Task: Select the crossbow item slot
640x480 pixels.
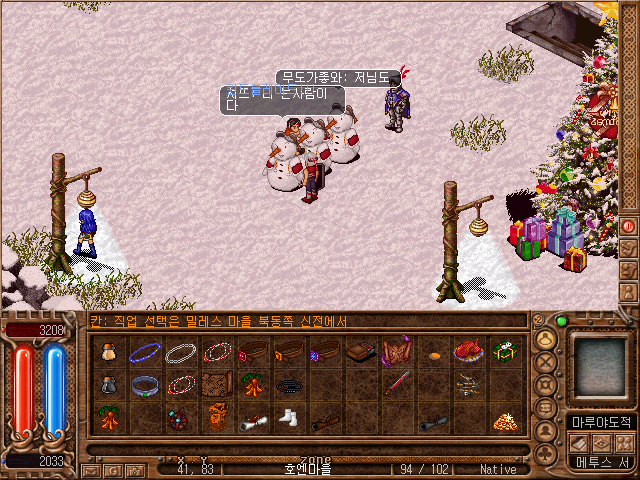Action: [x=467, y=386]
